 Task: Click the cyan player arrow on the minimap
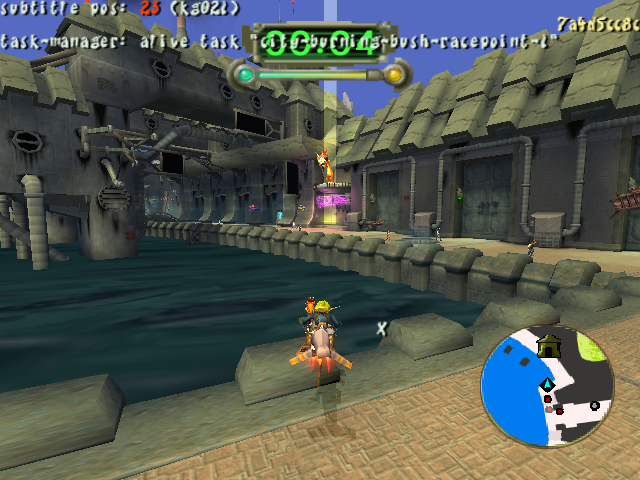tap(547, 386)
